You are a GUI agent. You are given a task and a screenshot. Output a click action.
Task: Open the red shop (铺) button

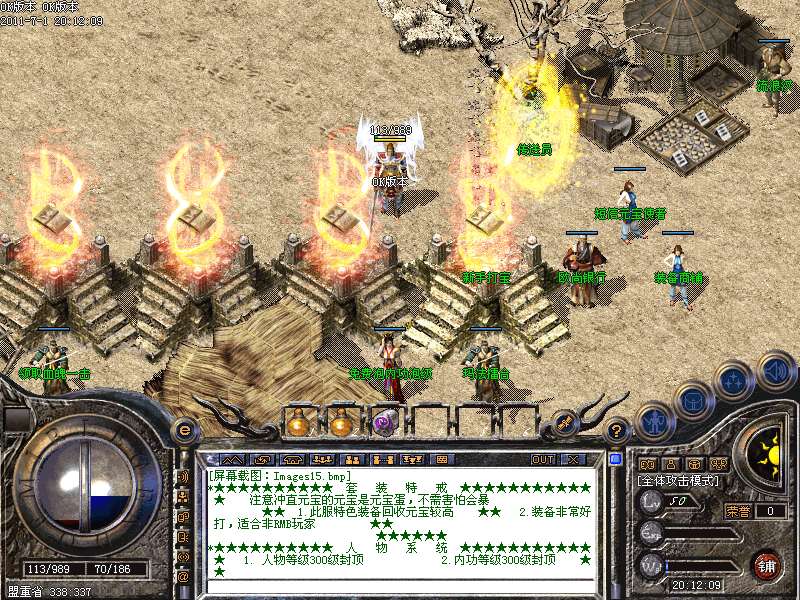[x=767, y=565]
